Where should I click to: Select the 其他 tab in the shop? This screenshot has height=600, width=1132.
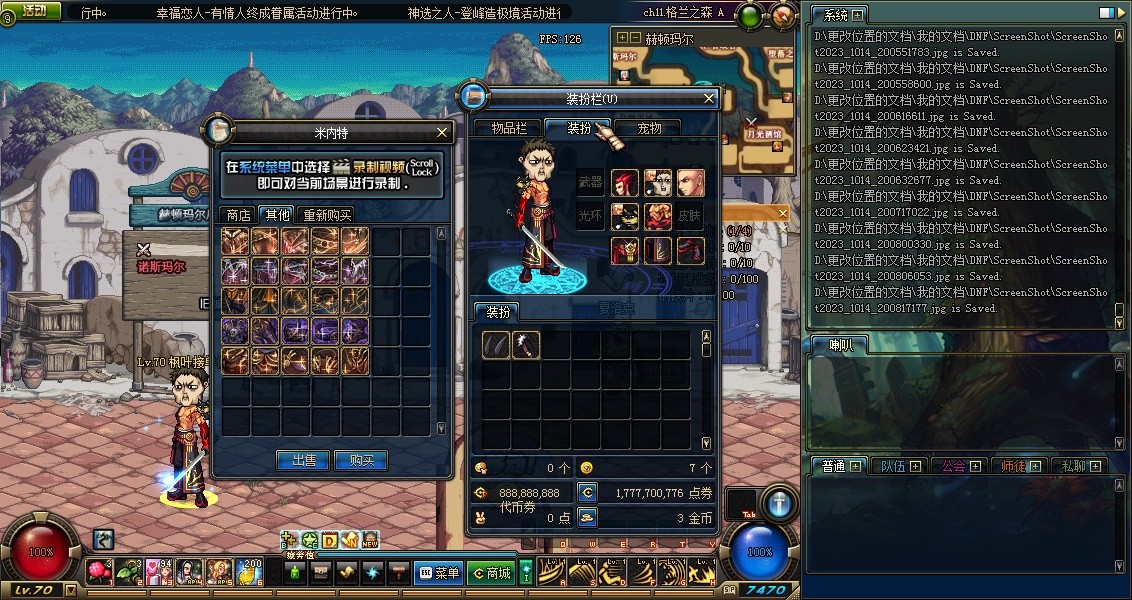click(x=276, y=215)
